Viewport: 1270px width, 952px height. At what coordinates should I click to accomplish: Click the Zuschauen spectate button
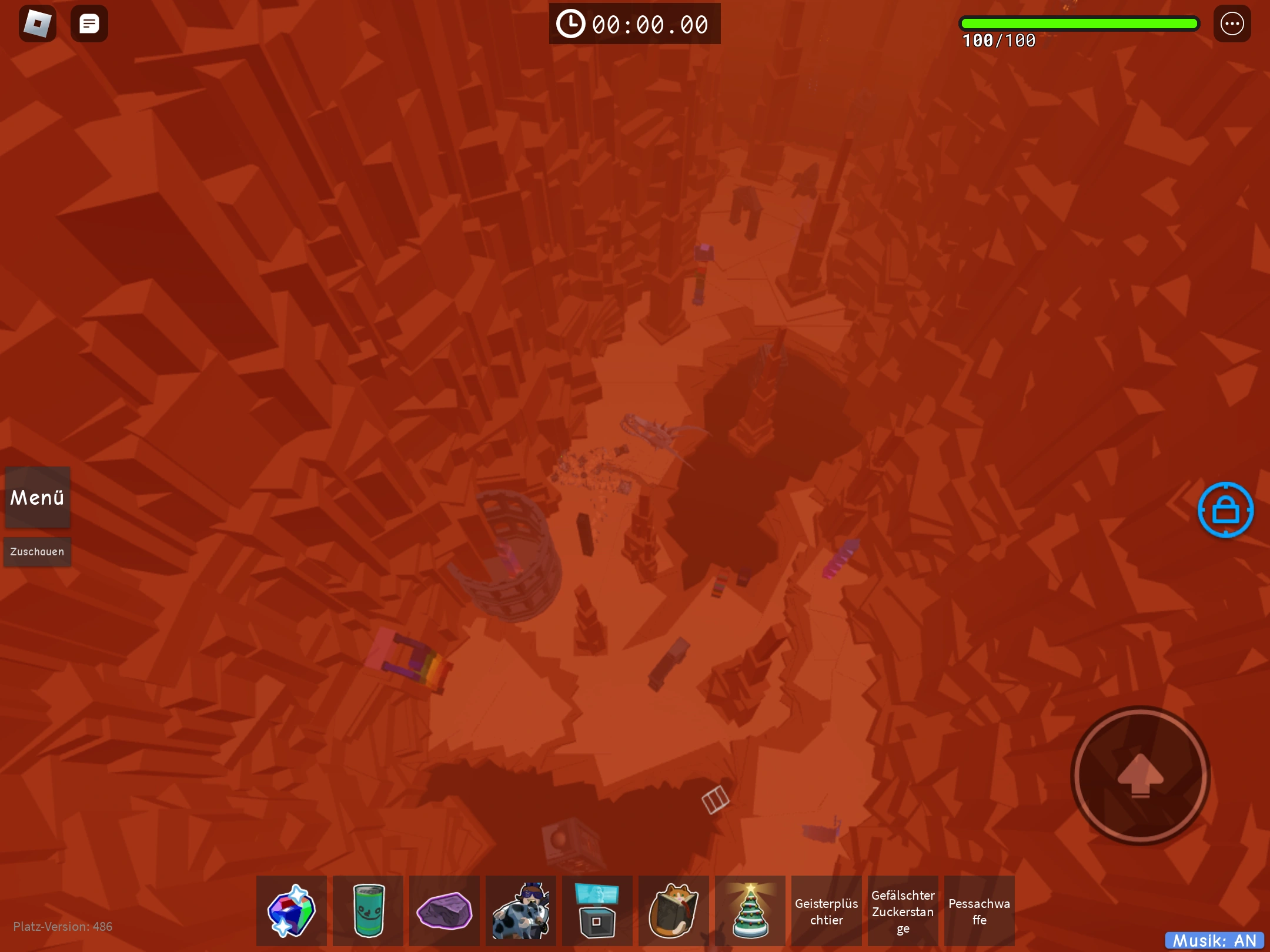tap(37, 551)
